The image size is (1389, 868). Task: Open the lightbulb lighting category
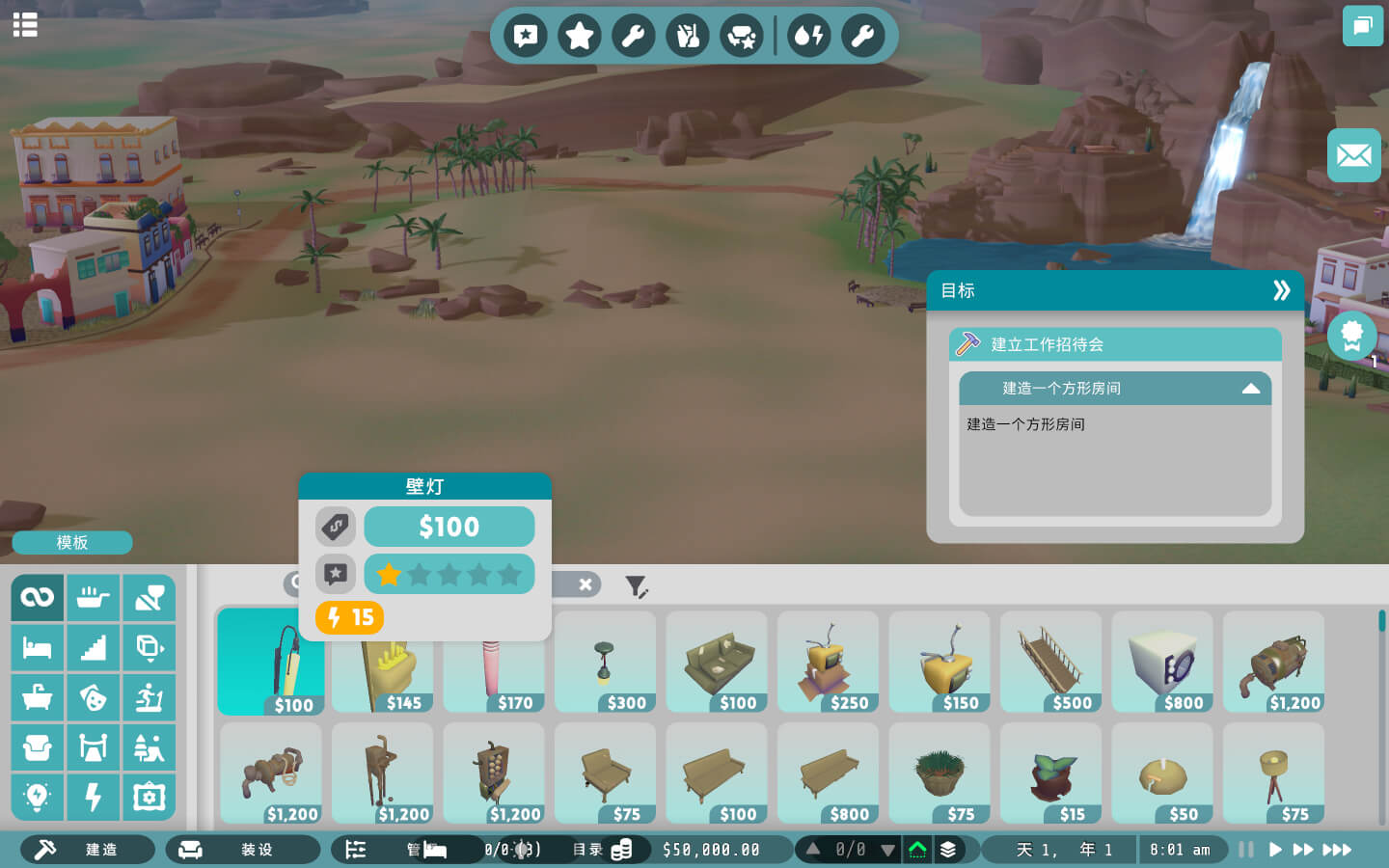coord(38,798)
